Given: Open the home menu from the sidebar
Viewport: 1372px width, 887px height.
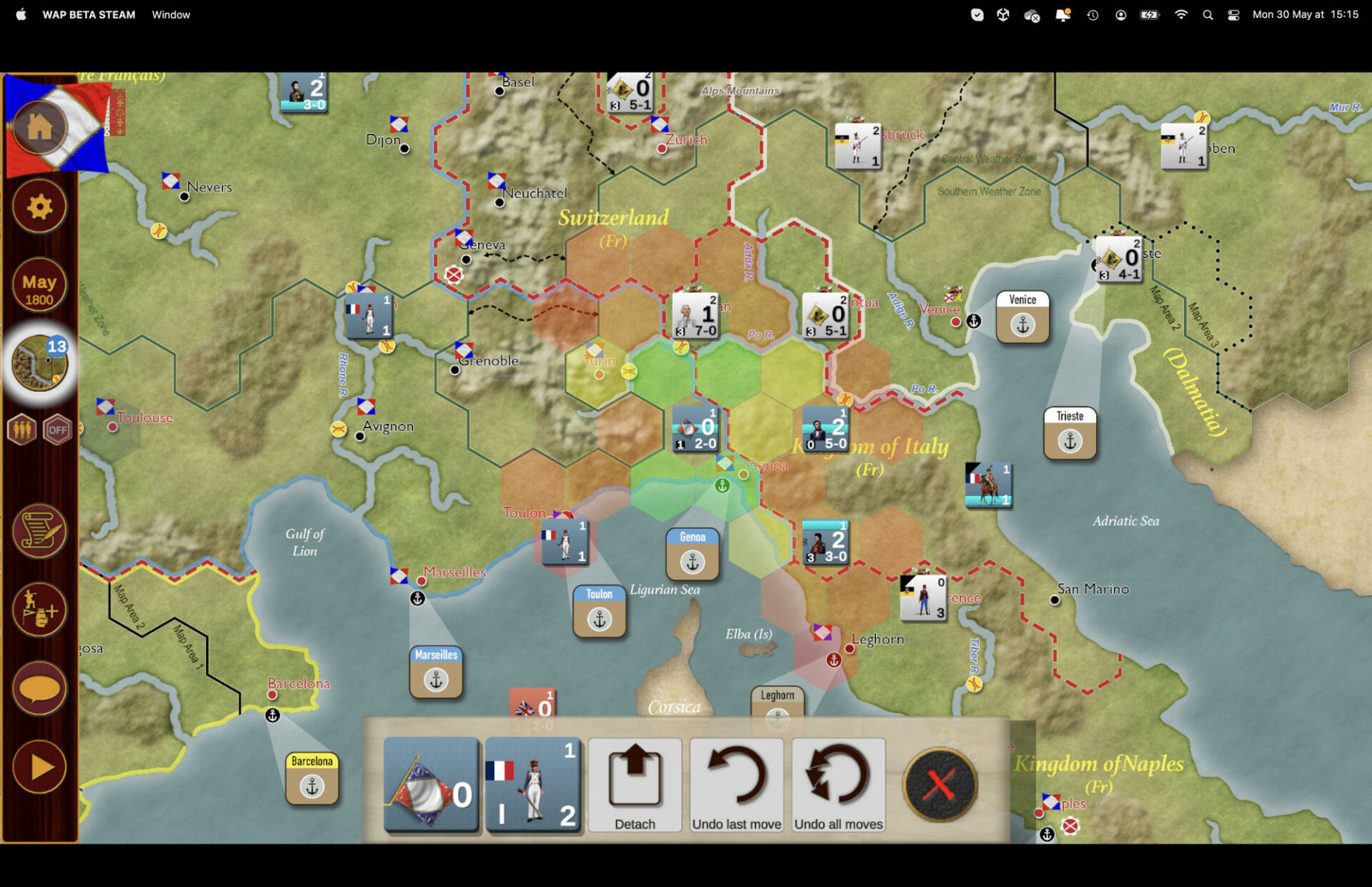Looking at the screenshot, I should [x=39, y=127].
